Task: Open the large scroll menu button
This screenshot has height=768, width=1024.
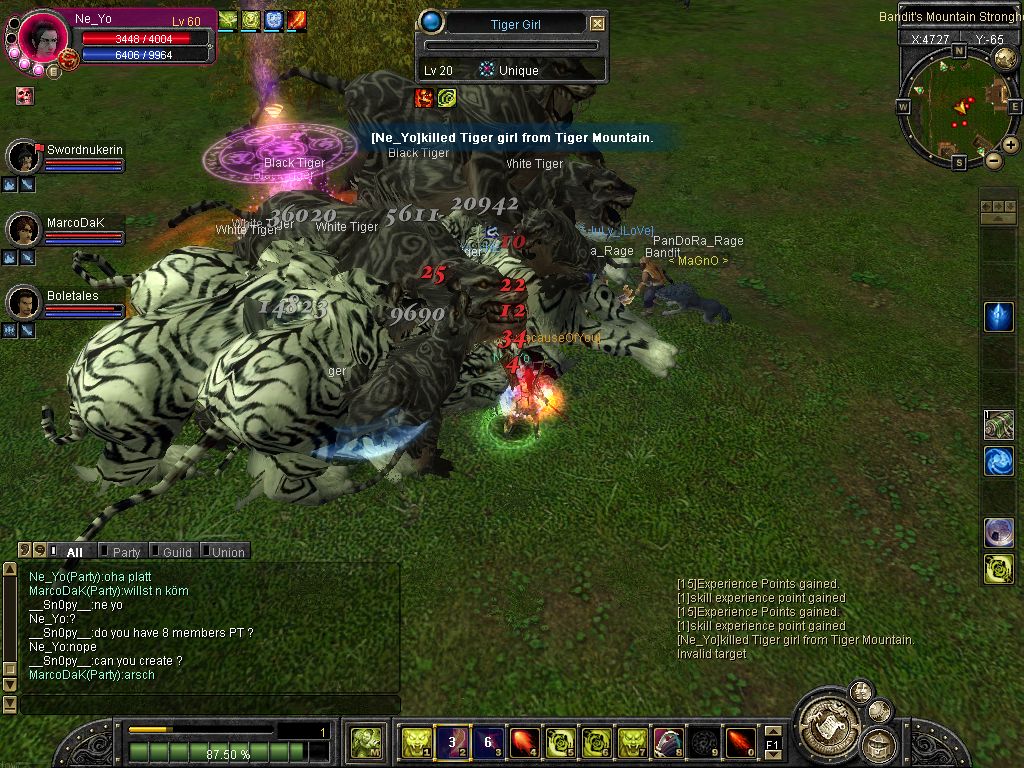Action: pos(826,719)
